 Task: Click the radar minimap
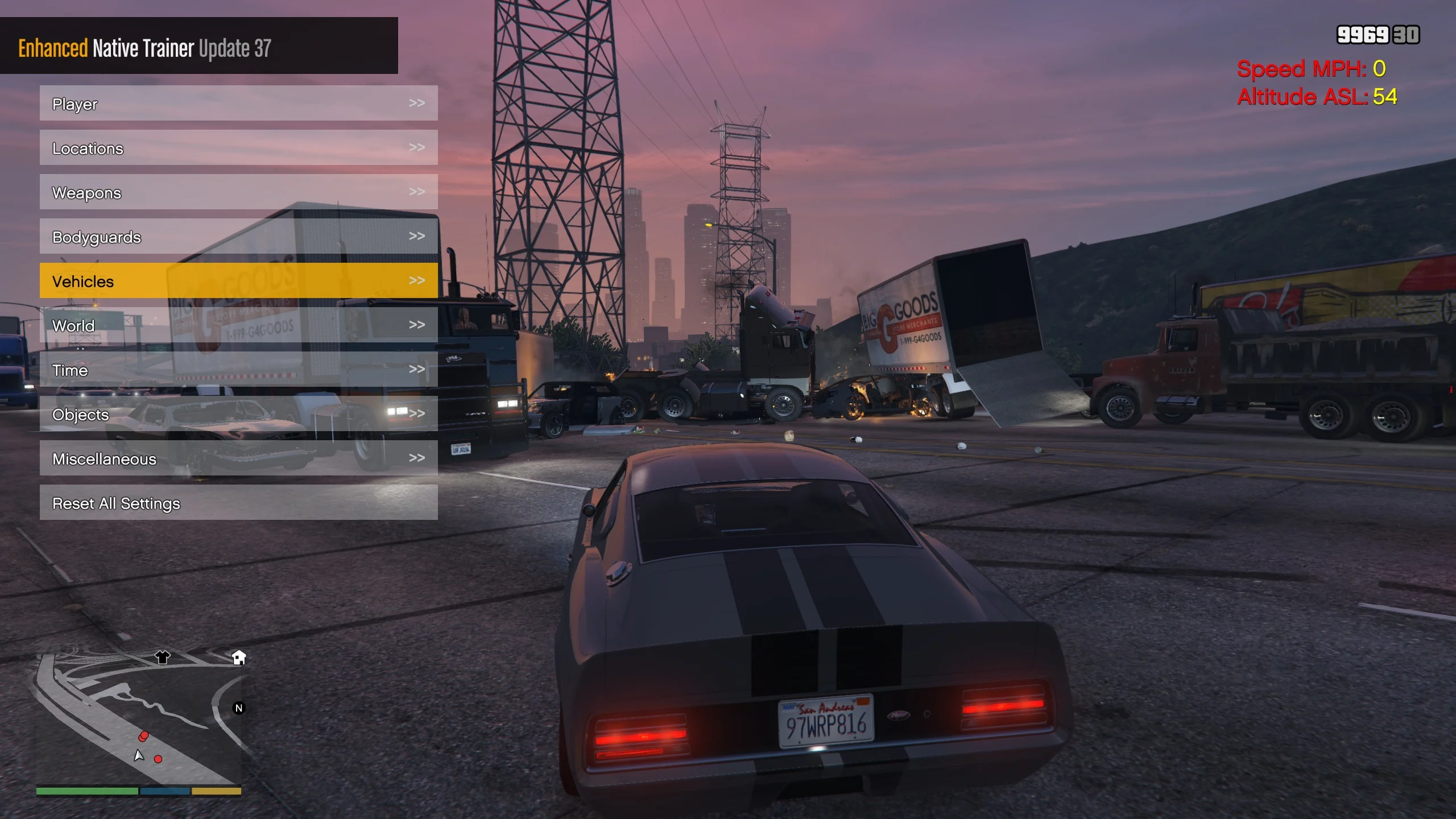[x=138, y=719]
